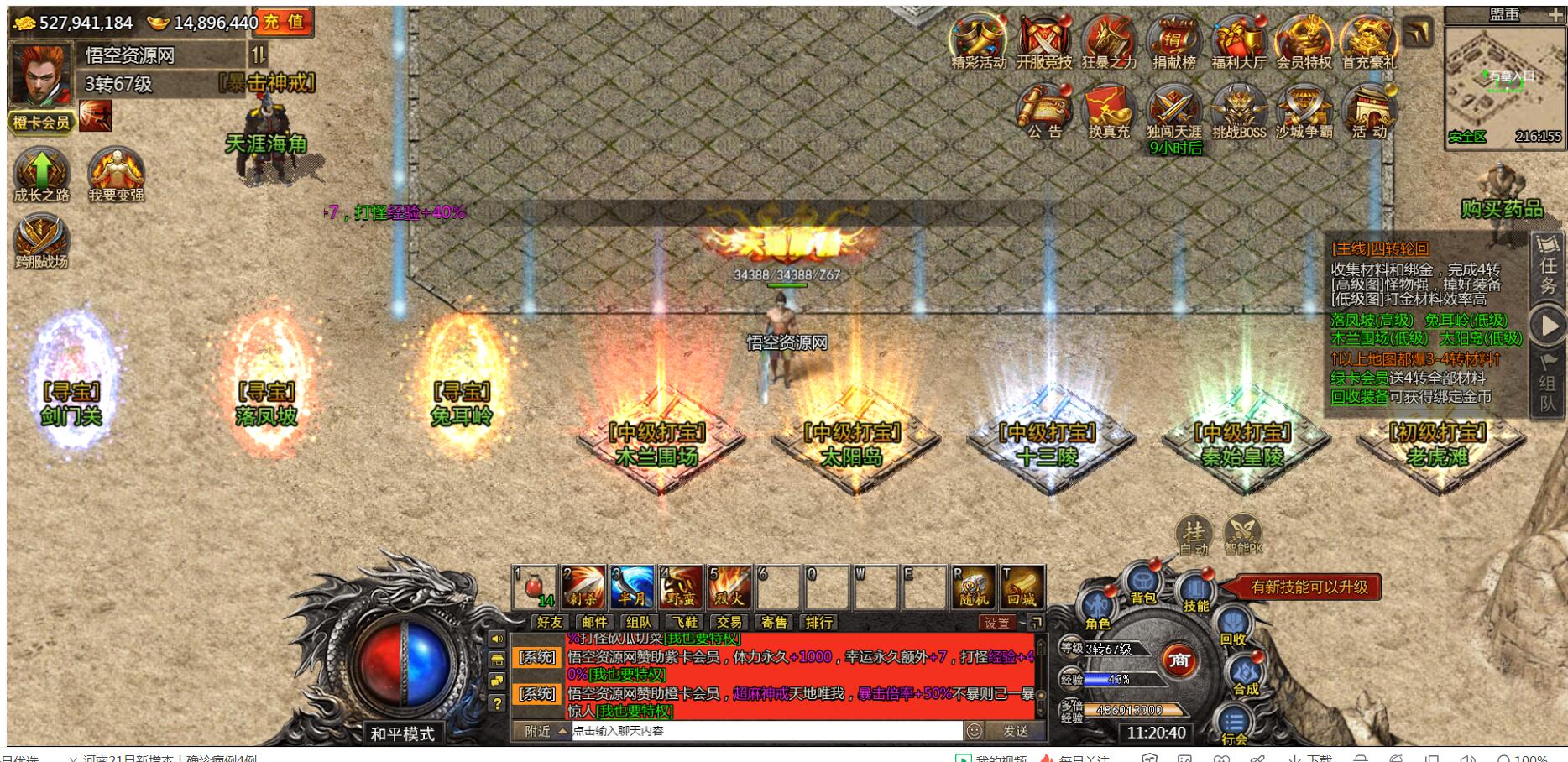Switch to the 排行 ranking tab
The width and height of the screenshot is (1568, 762).
click(x=819, y=624)
